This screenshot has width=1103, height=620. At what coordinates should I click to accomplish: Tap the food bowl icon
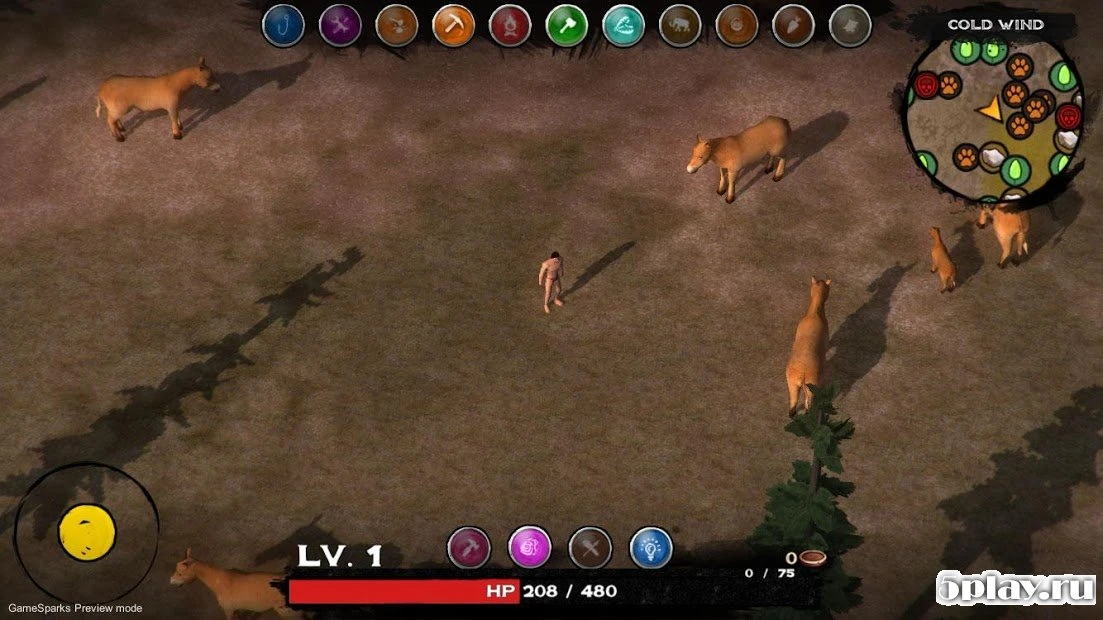click(x=811, y=558)
